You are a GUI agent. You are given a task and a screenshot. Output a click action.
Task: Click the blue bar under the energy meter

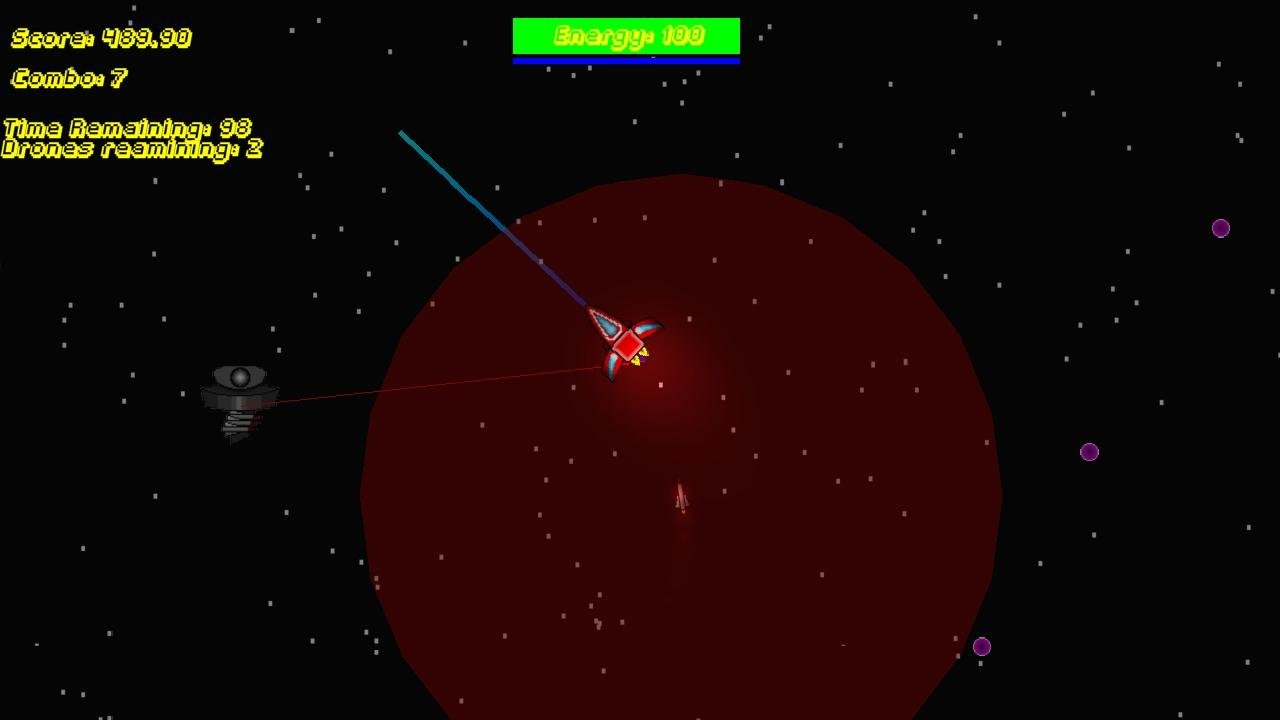click(626, 58)
